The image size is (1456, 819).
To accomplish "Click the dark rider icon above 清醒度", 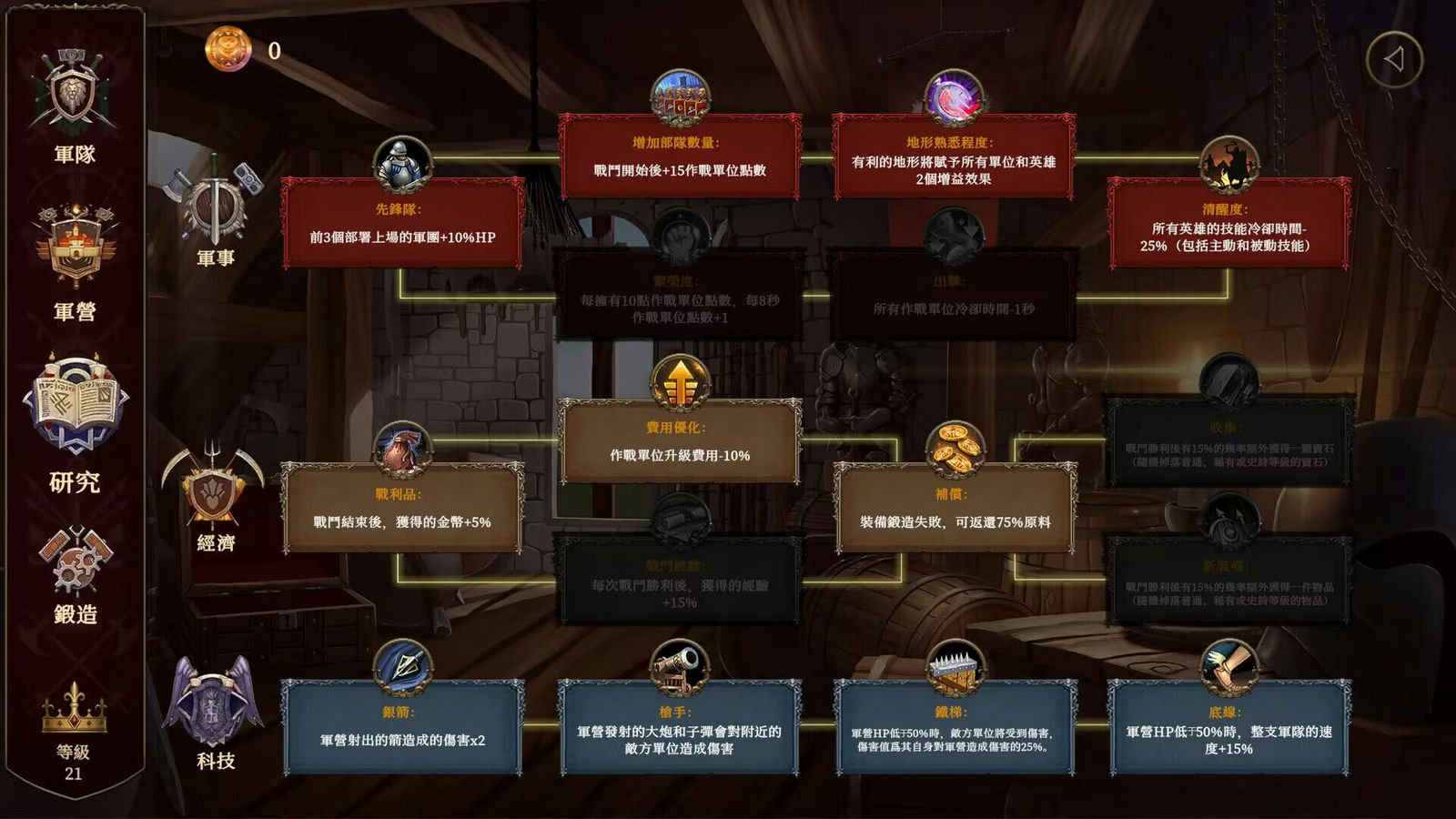I will [x=1228, y=165].
